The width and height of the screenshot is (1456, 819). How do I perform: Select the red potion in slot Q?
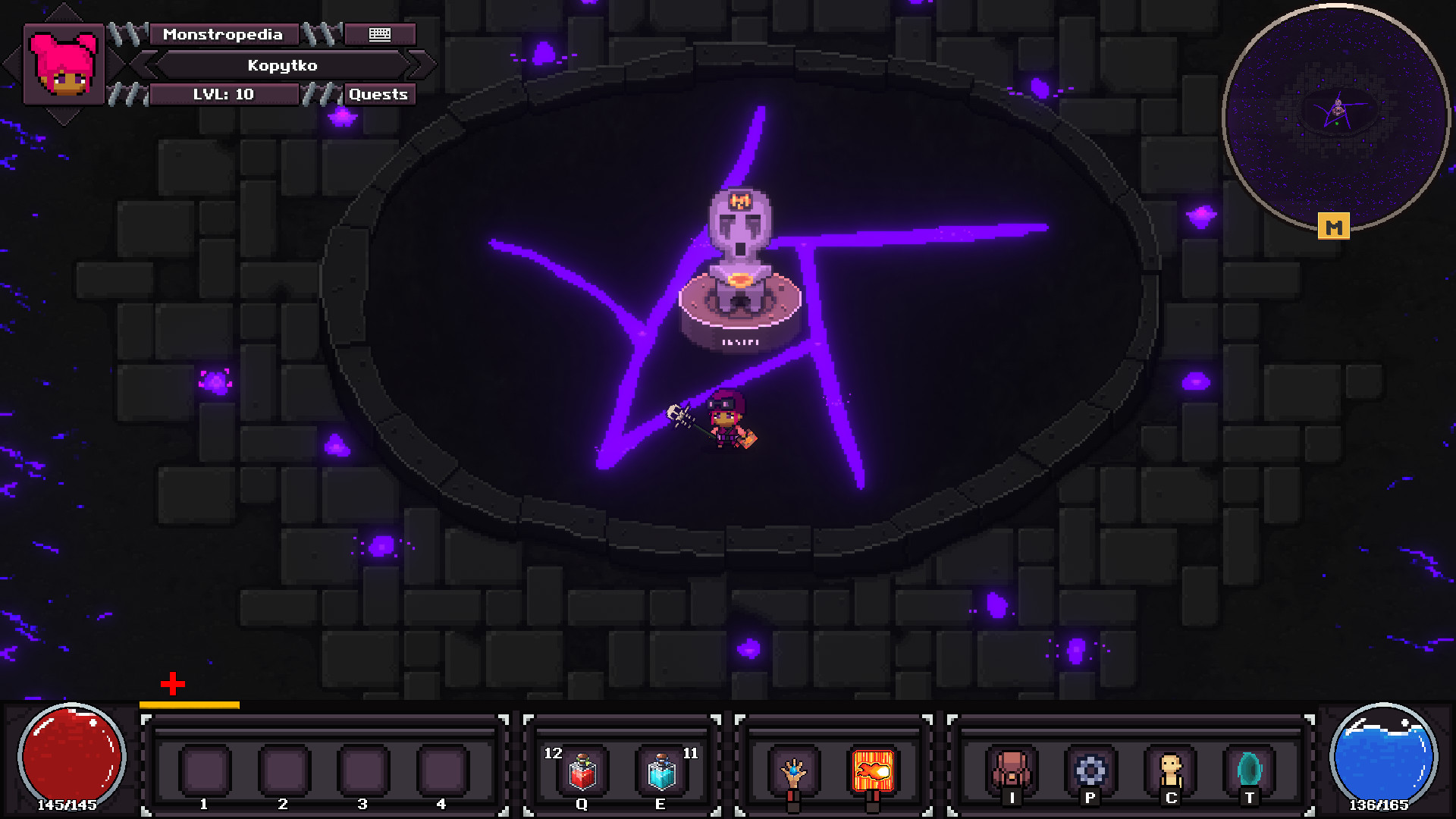pos(582,770)
